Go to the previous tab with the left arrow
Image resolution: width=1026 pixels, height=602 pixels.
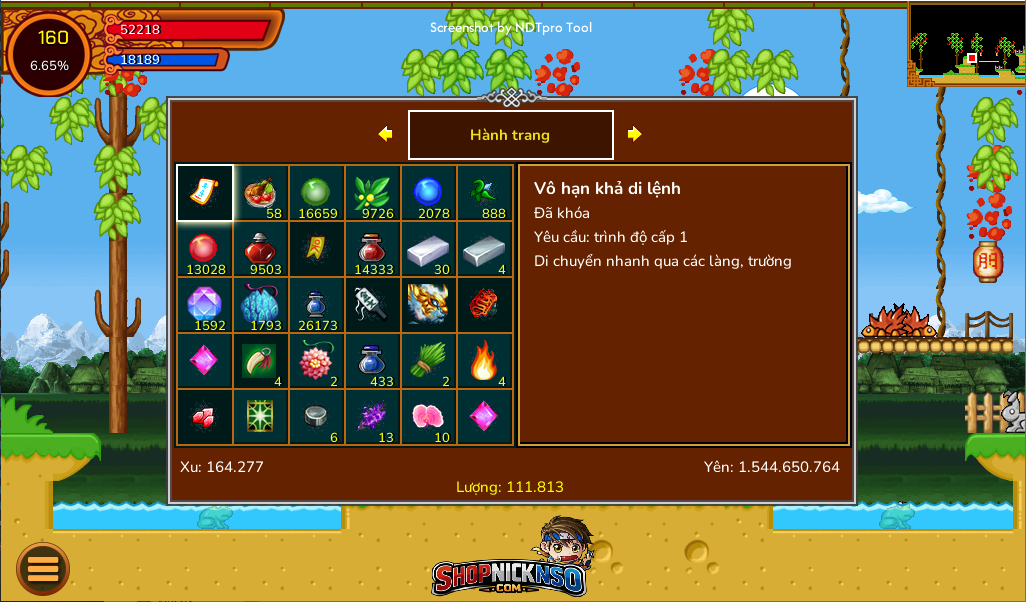tap(385, 134)
